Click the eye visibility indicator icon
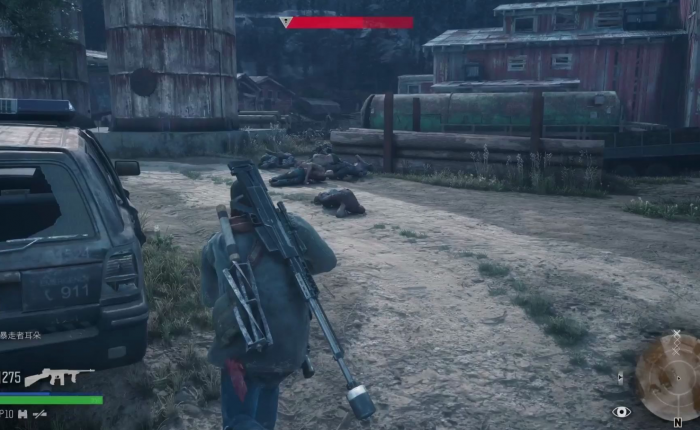Image resolution: width=700 pixels, height=430 pixels. (x=622, y=411)
